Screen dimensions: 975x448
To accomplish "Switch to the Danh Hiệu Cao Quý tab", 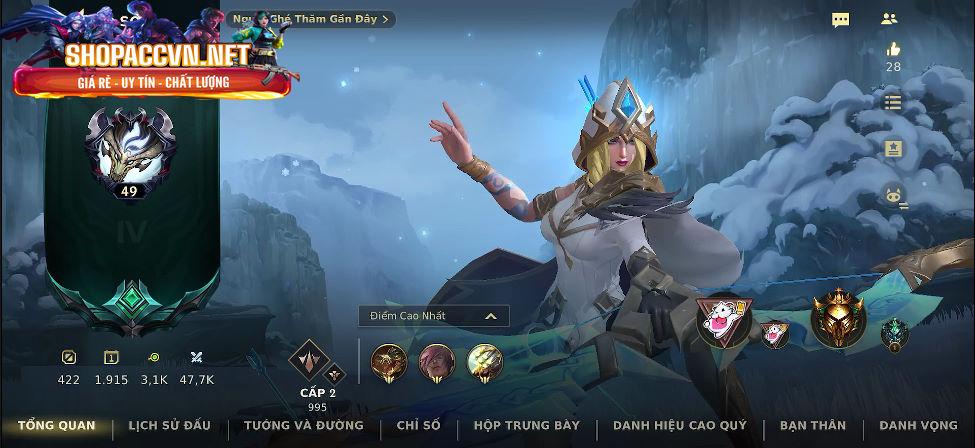I will pos(680,426).
